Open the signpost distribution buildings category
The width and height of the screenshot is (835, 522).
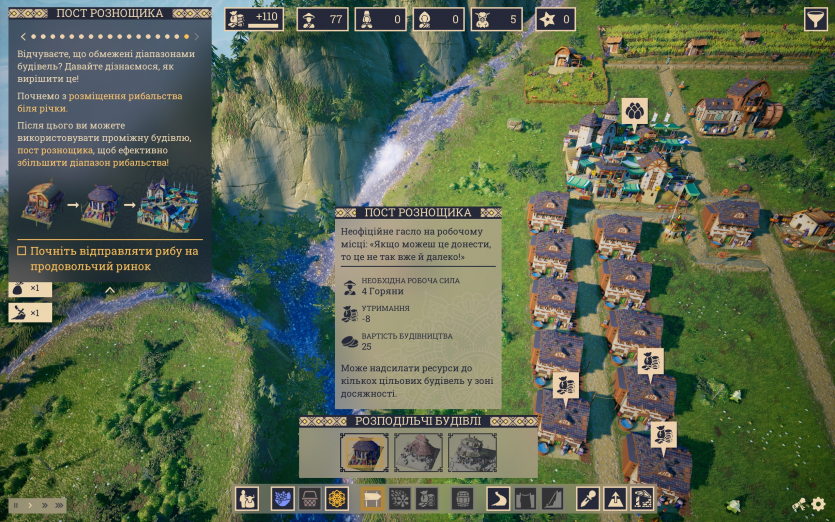click(373, 498)
